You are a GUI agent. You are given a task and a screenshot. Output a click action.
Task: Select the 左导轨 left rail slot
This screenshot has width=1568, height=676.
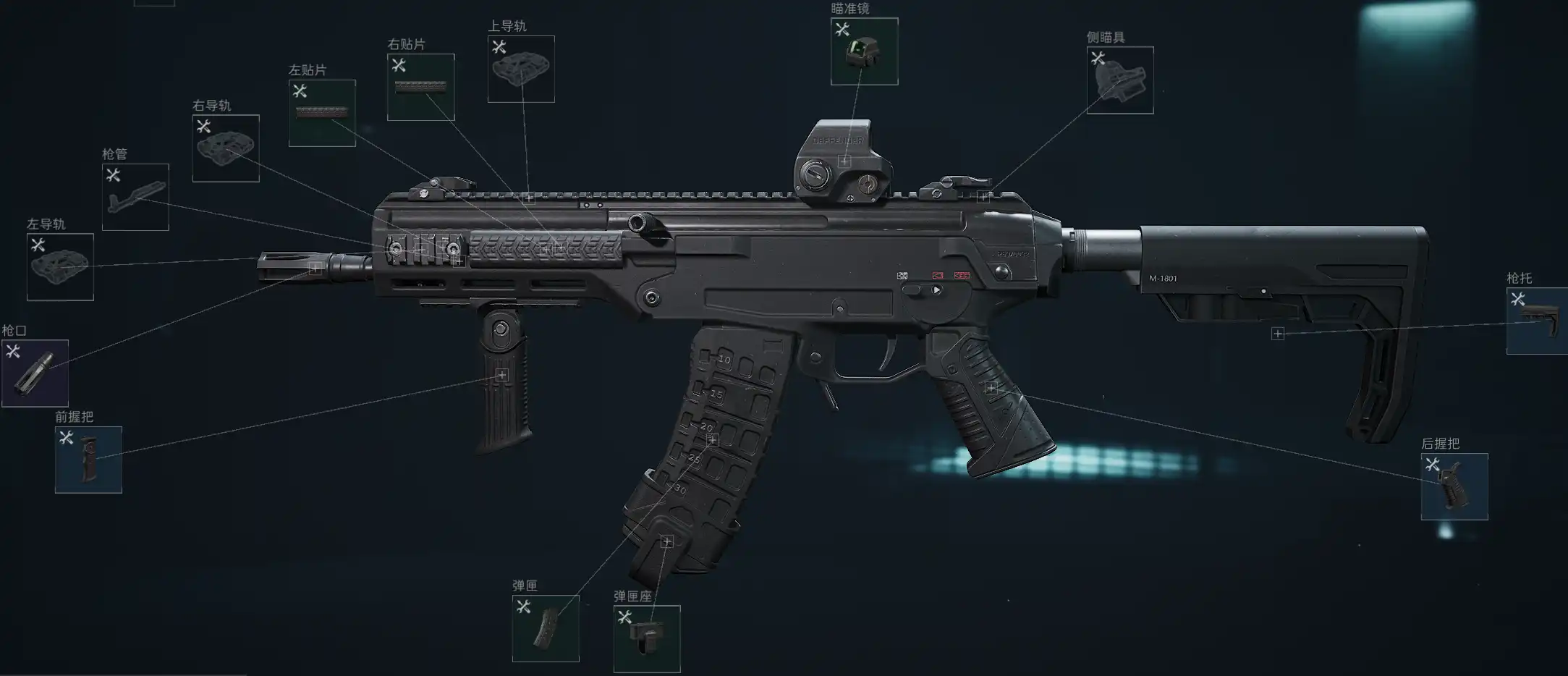point(60,266)
